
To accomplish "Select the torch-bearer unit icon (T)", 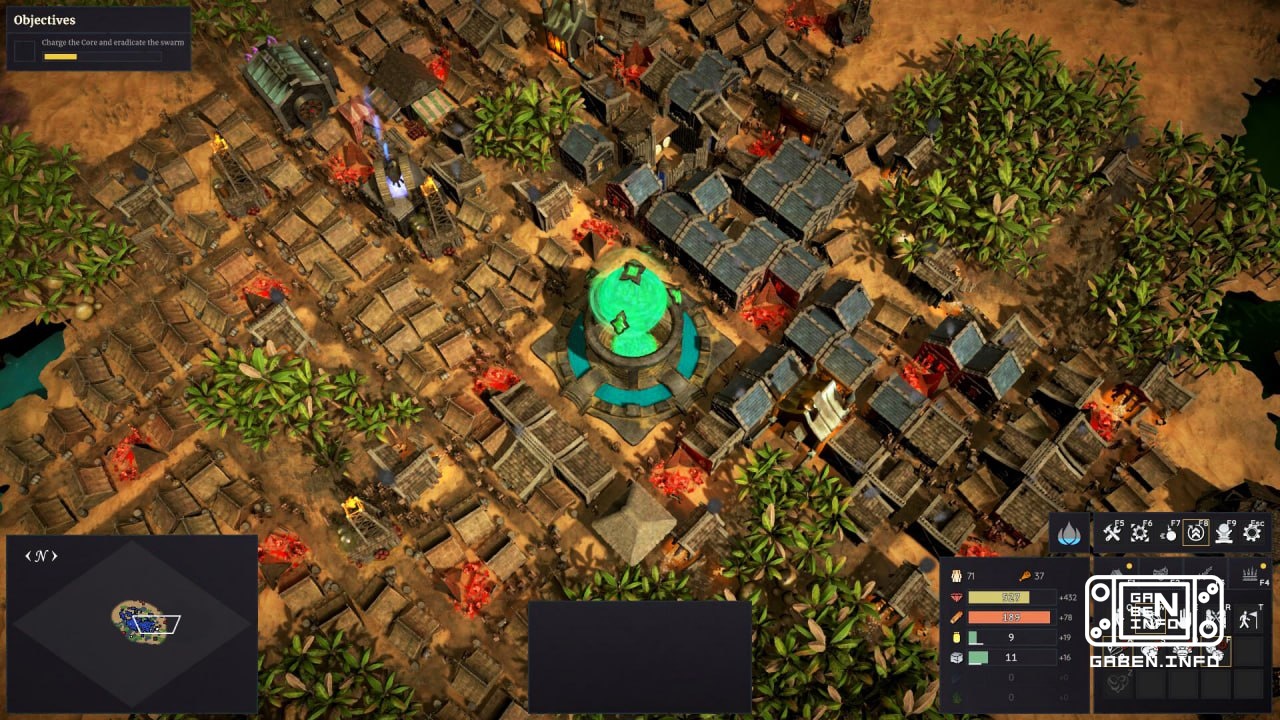I will pyautogui.click(x=1248, y=618).
